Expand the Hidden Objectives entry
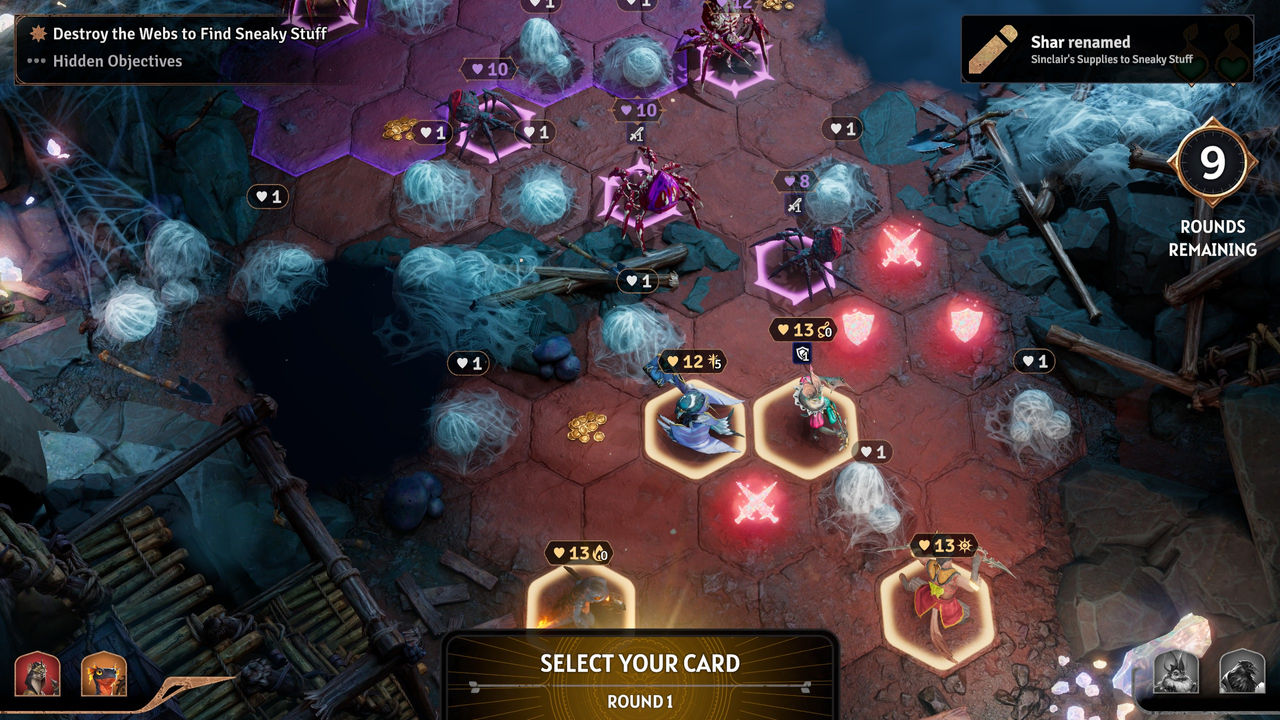The image size is (1280, 720). pyautogui.click(x=117, y=61)
